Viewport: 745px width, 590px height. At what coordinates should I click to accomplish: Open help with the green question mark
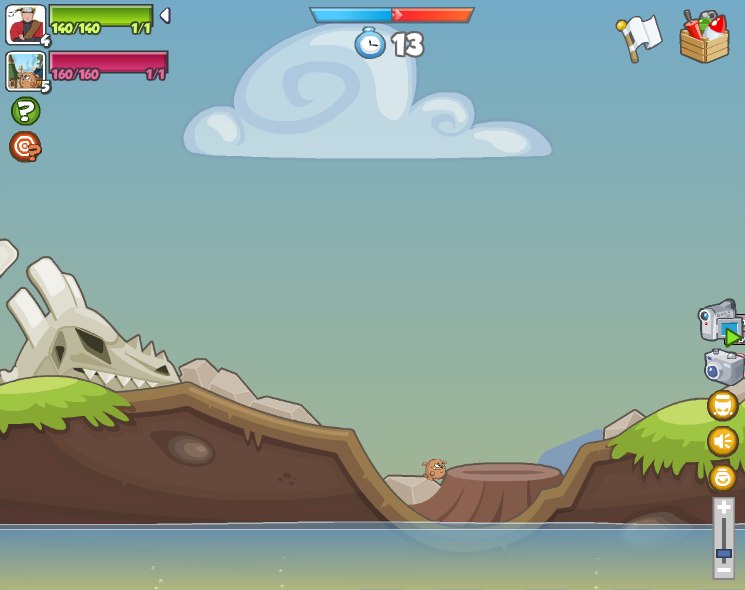tap(25, 111)
